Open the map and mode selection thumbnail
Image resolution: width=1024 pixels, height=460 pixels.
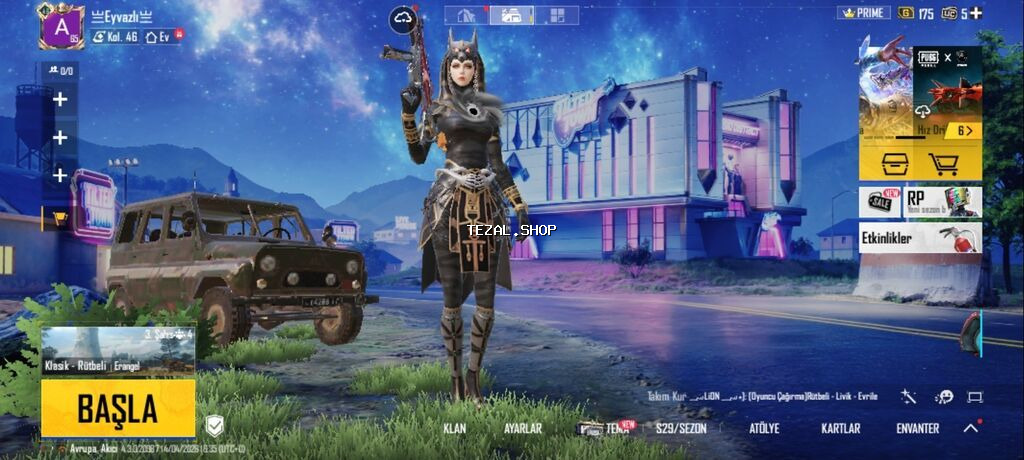tap(118, 350)
